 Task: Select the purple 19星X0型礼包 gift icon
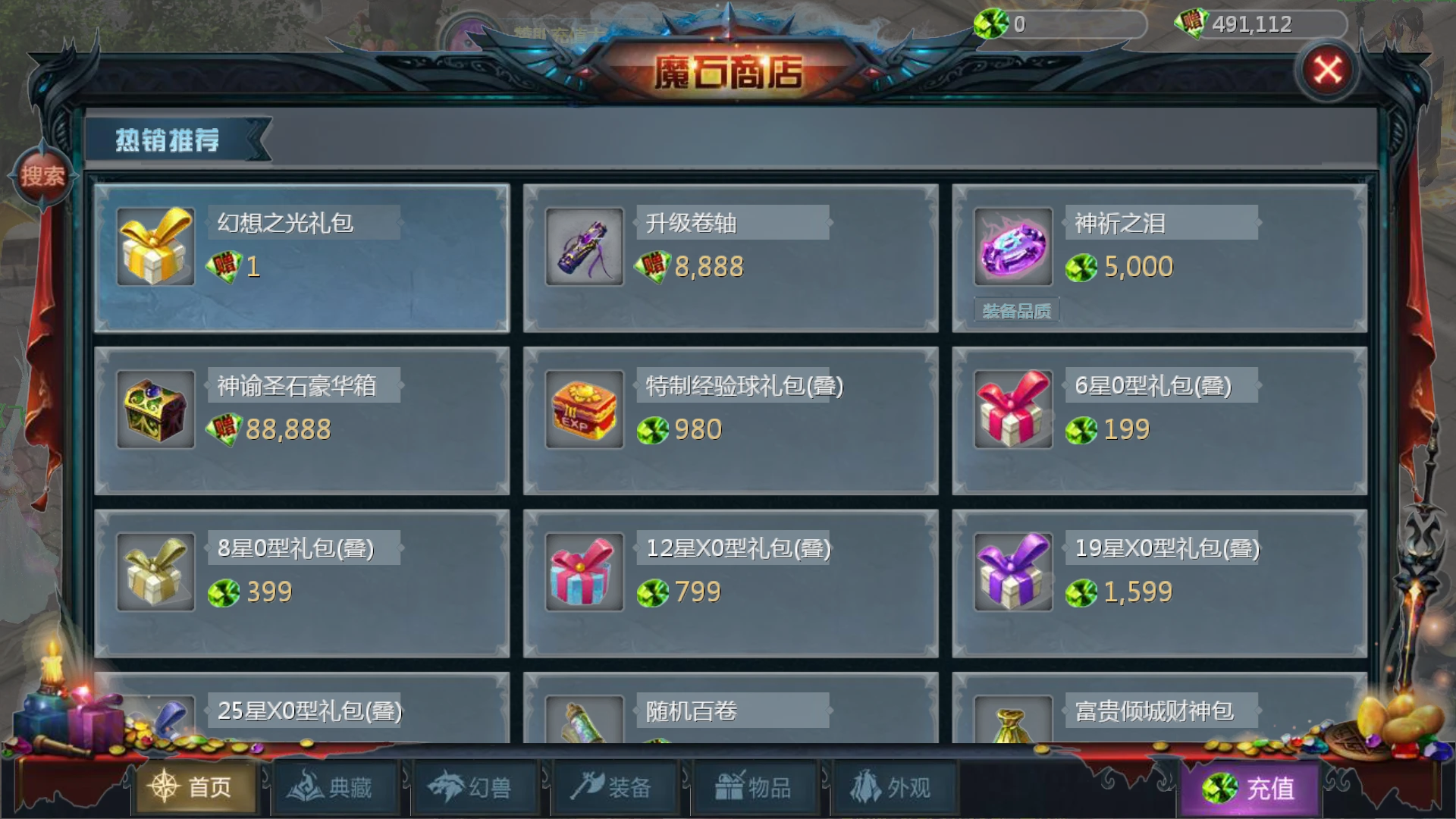(x=1012, y=573)
